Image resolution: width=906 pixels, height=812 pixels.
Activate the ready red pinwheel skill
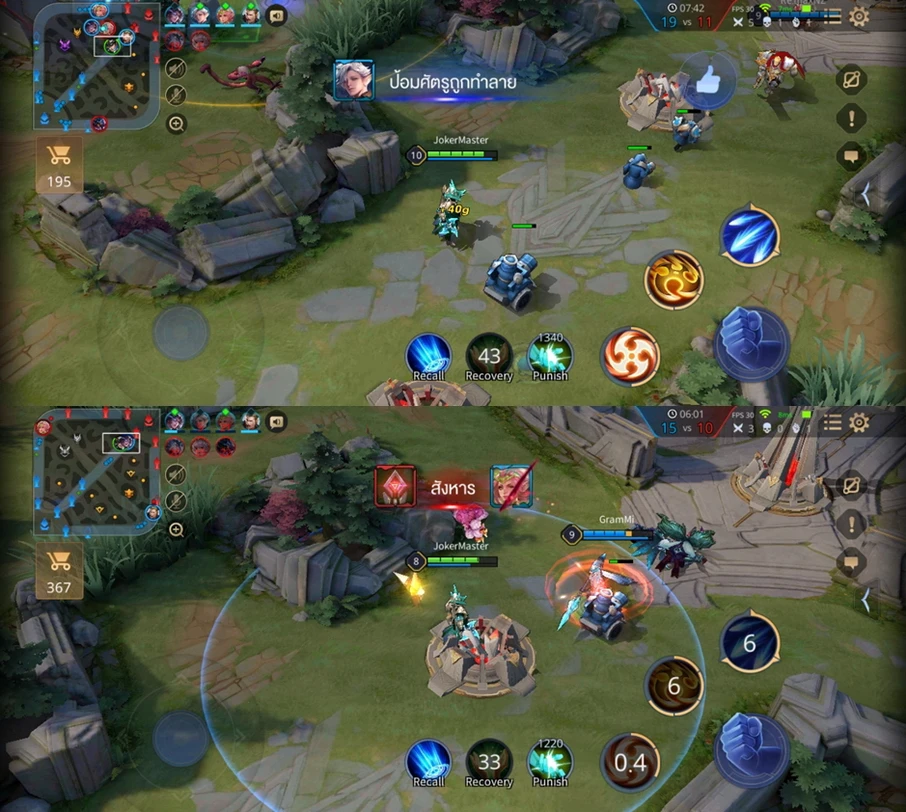(x=630, y=356)
